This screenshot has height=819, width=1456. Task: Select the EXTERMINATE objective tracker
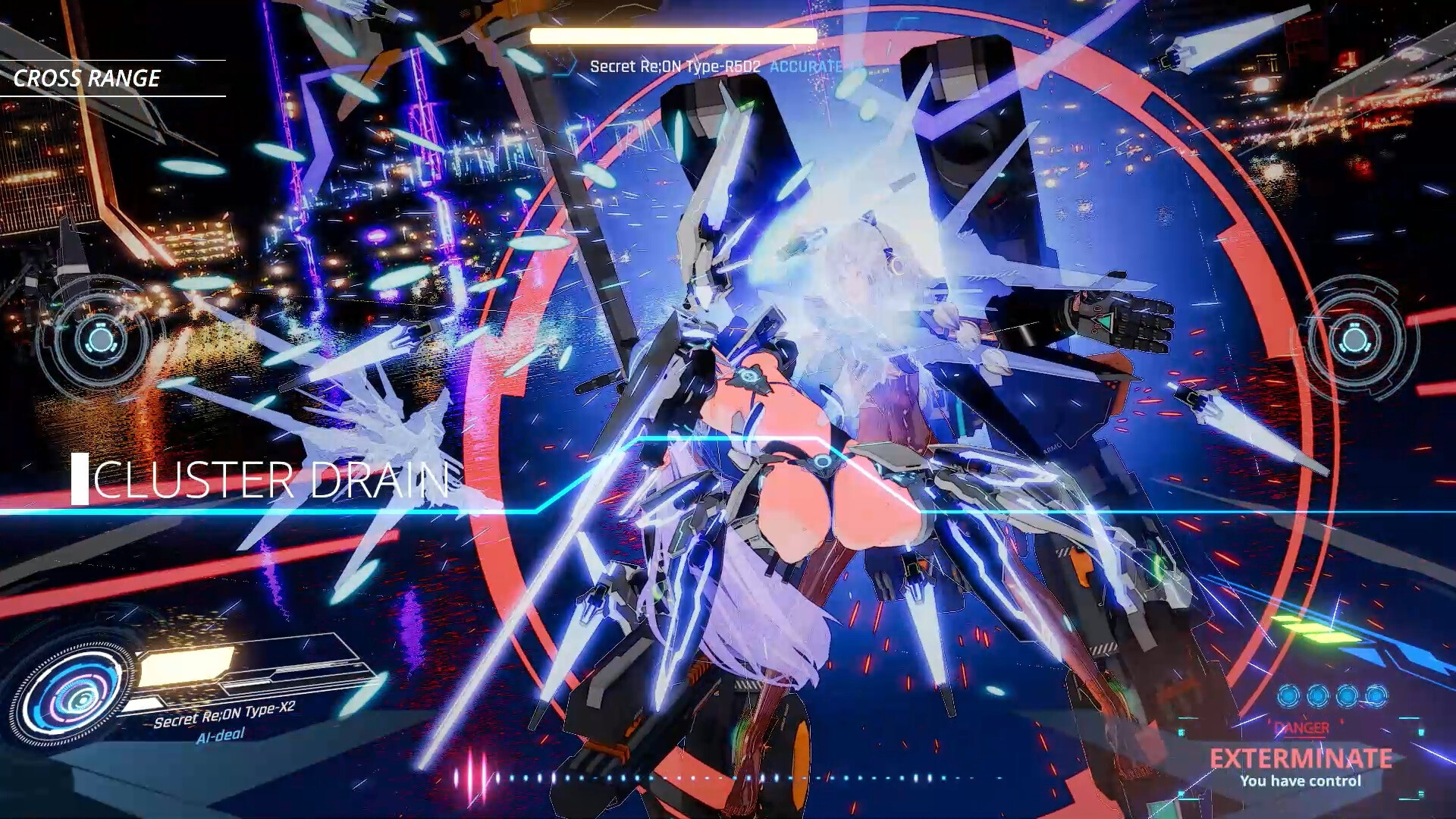(1301, 758)
